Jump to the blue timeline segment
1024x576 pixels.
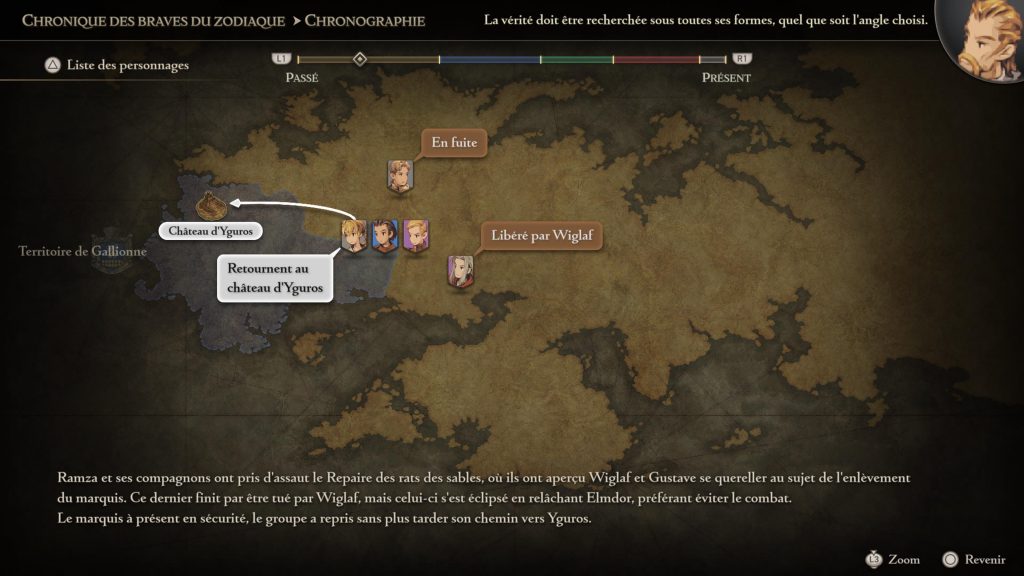pos(490,60)
